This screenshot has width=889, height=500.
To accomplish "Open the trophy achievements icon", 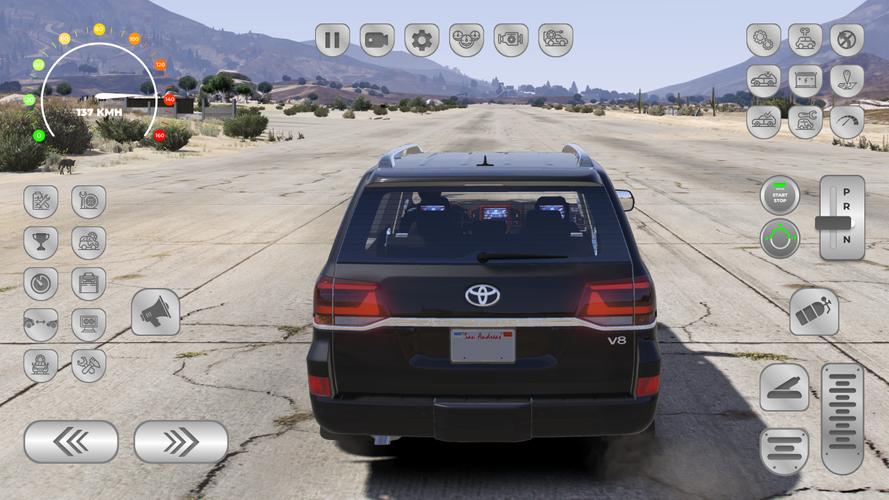I will coord(41,243).
